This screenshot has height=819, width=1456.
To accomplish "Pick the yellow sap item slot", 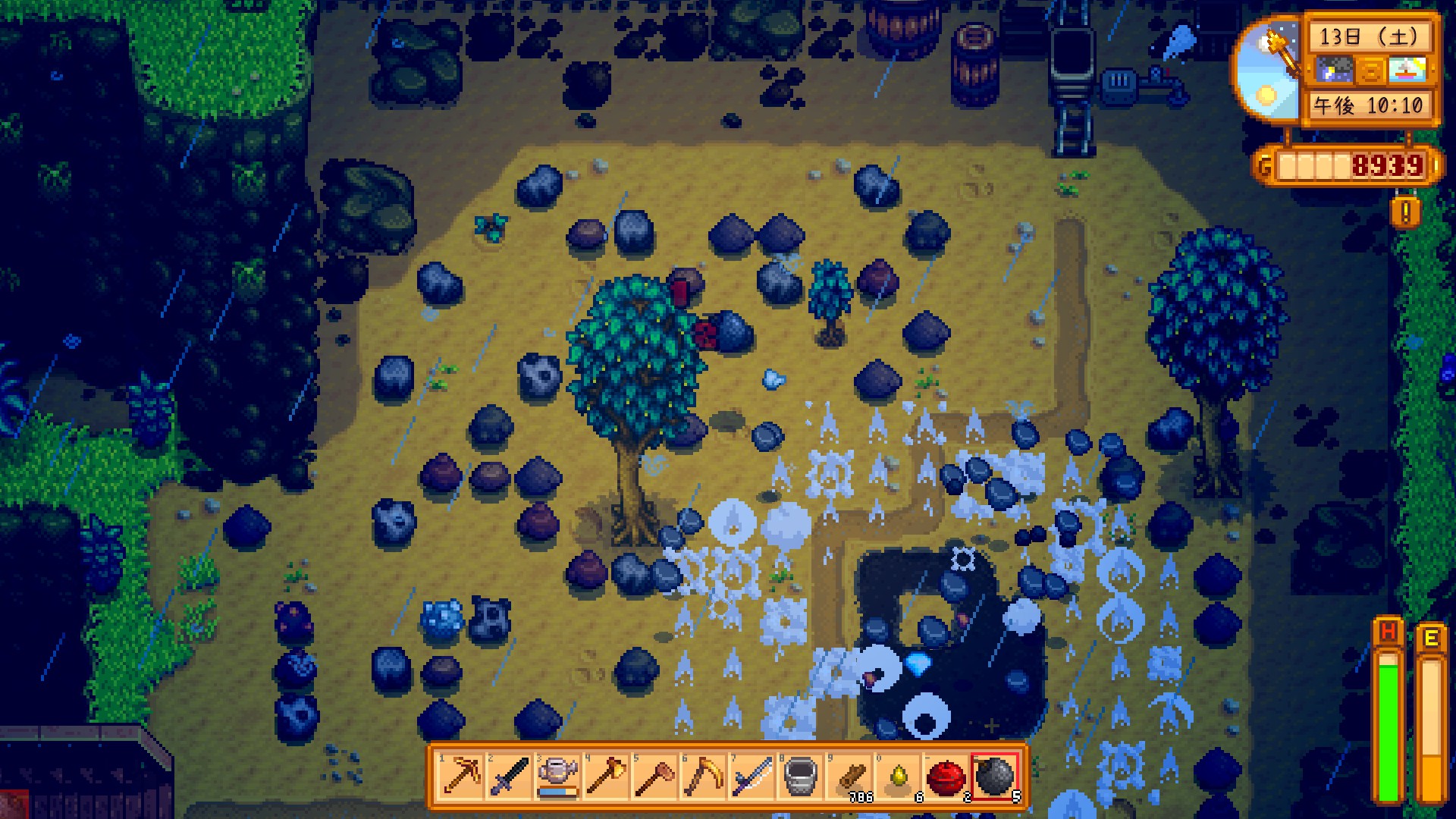I will 898,777.
